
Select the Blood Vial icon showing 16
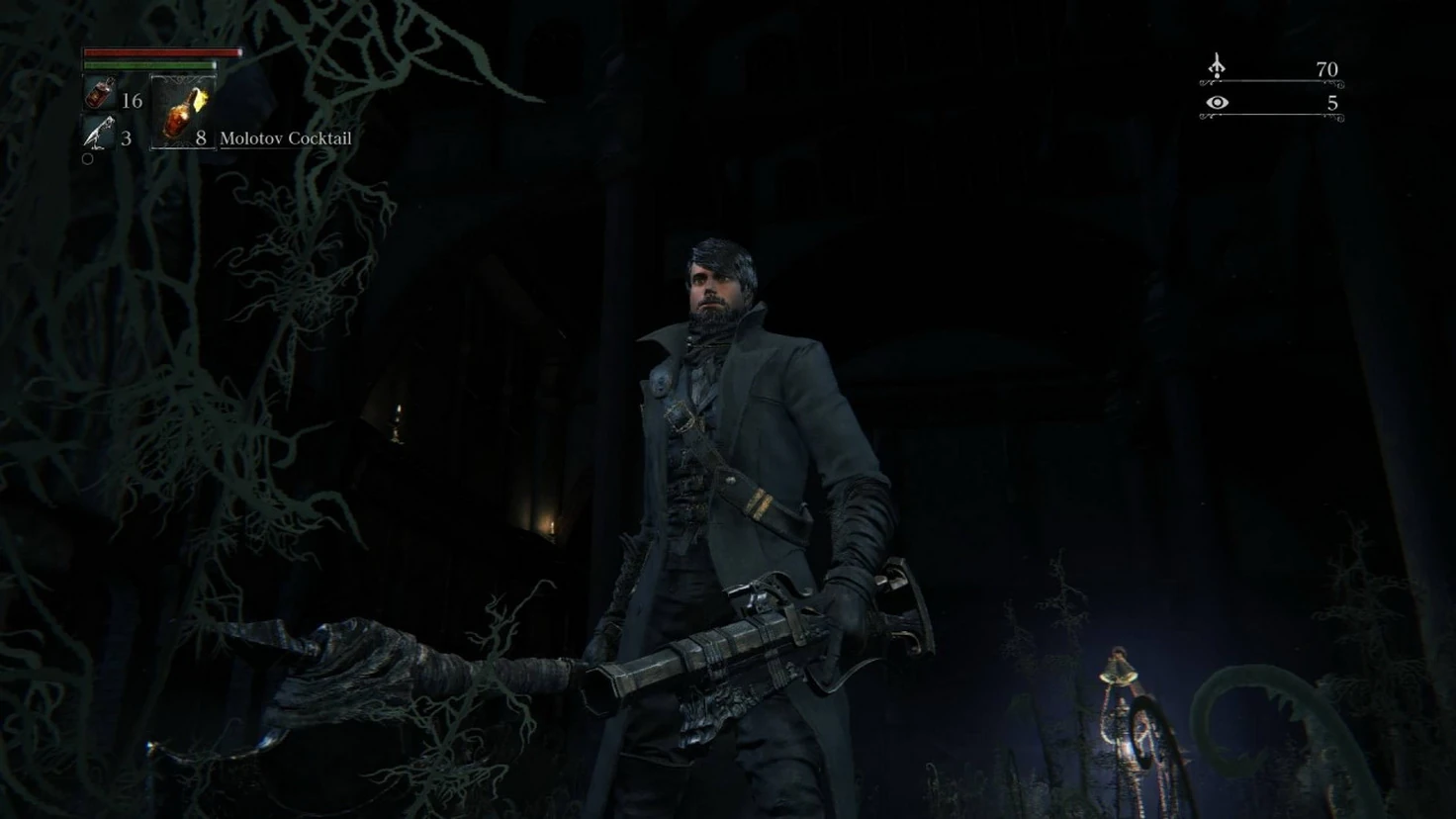coord(99,94)
